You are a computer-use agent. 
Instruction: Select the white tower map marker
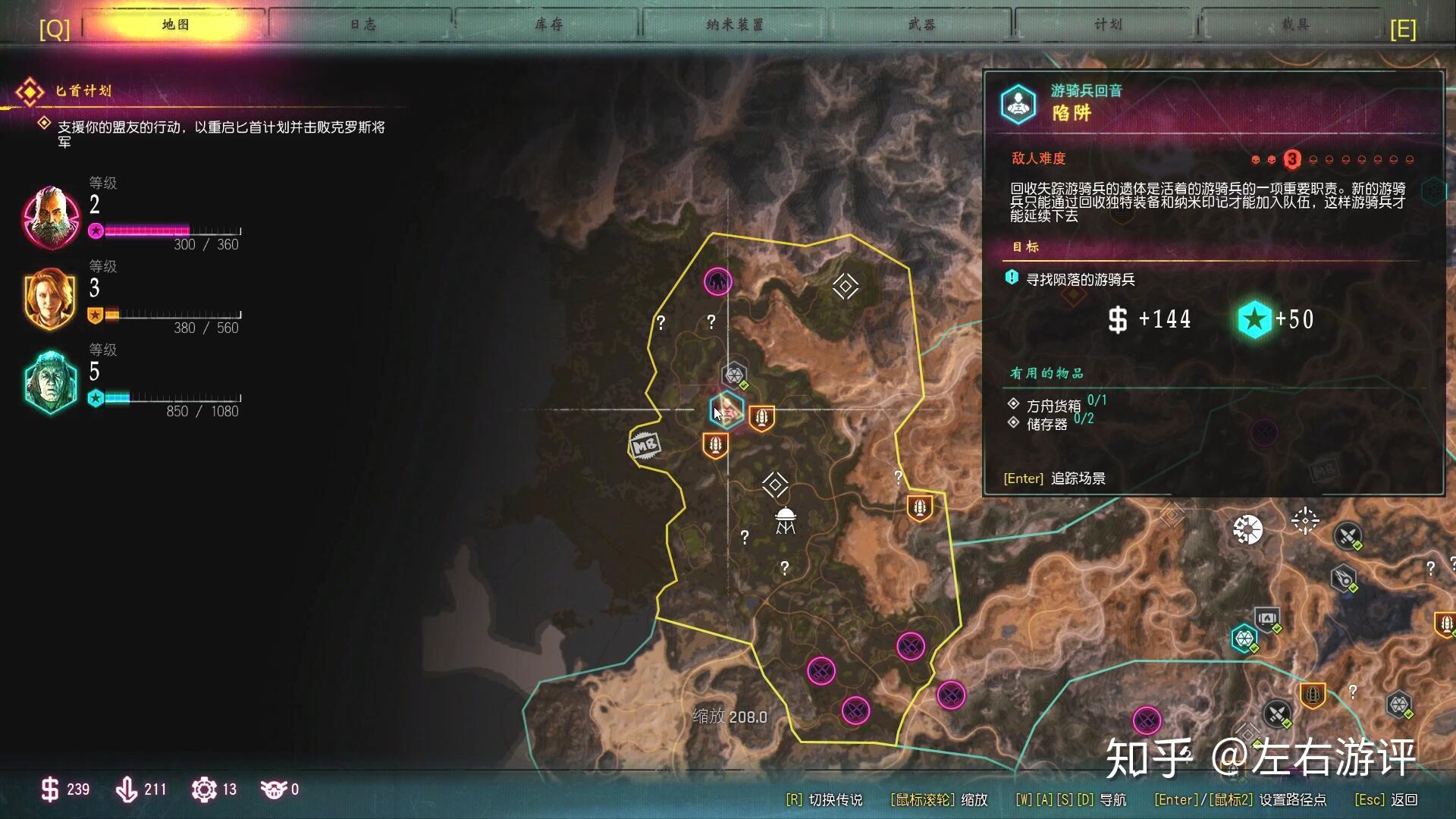point(785,521)
